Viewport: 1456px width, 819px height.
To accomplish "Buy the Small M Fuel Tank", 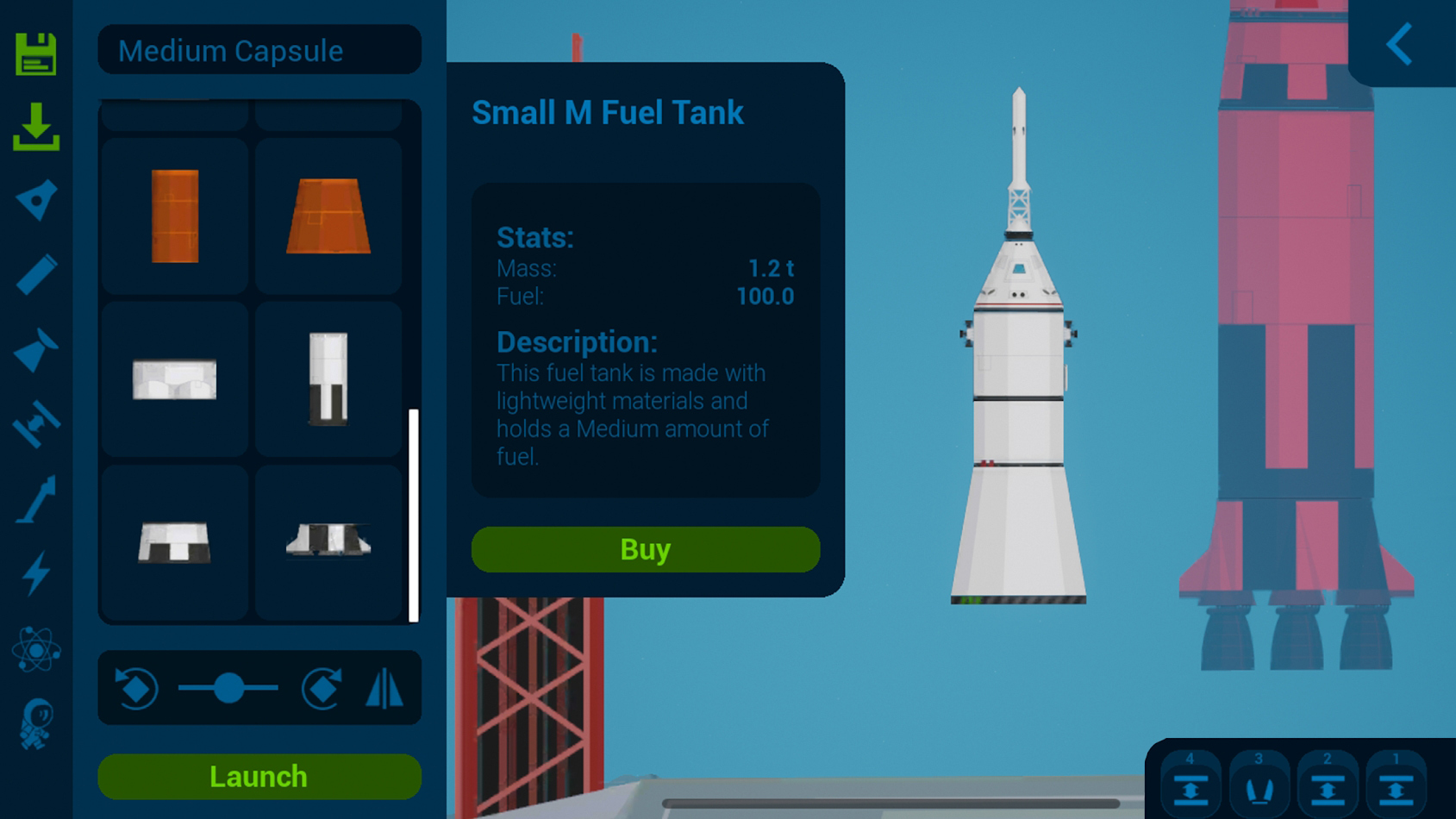I will pyautogui.click(x=645, y=549).
